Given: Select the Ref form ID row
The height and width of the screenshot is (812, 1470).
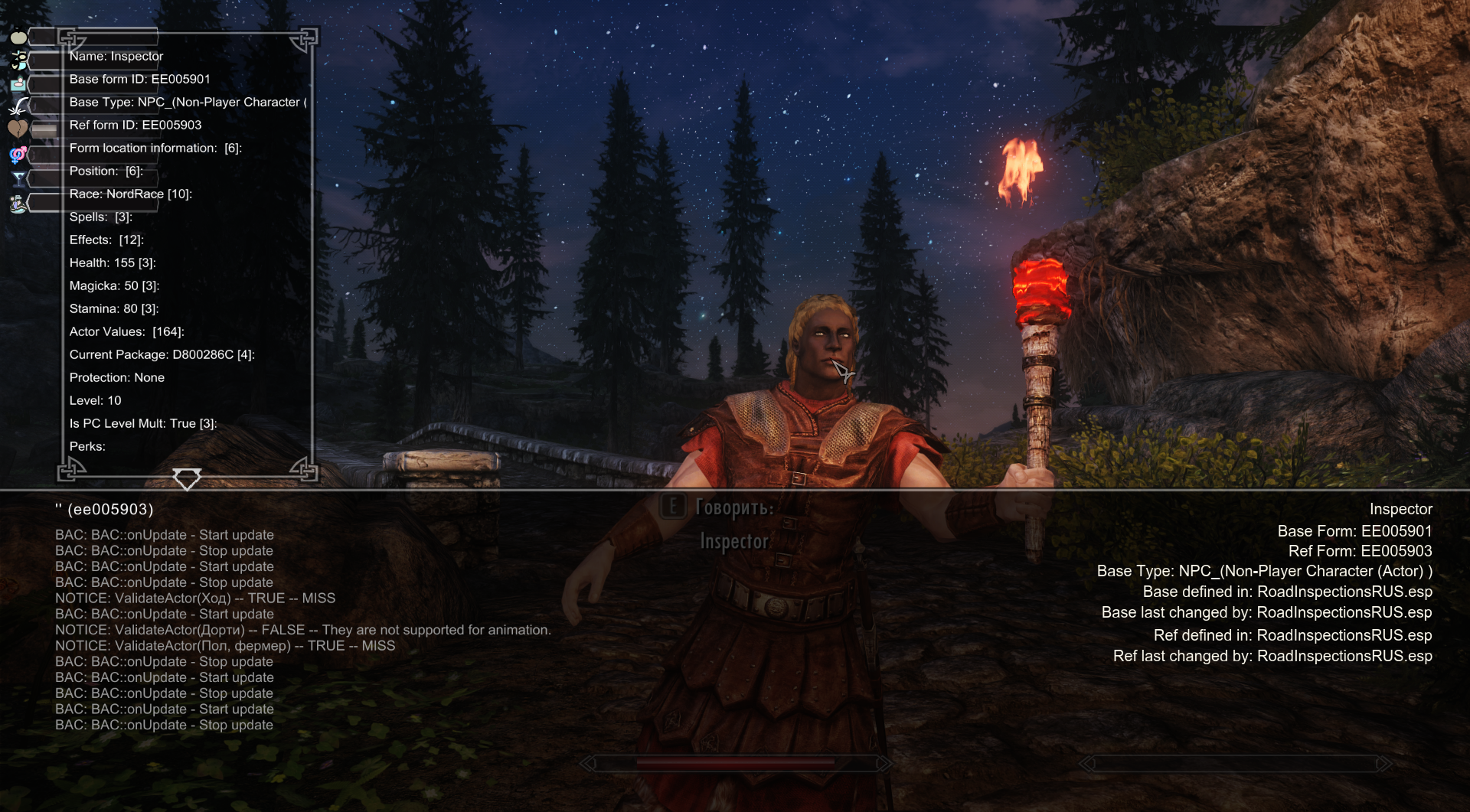Looking at the screenshot, I should (136, 126).
